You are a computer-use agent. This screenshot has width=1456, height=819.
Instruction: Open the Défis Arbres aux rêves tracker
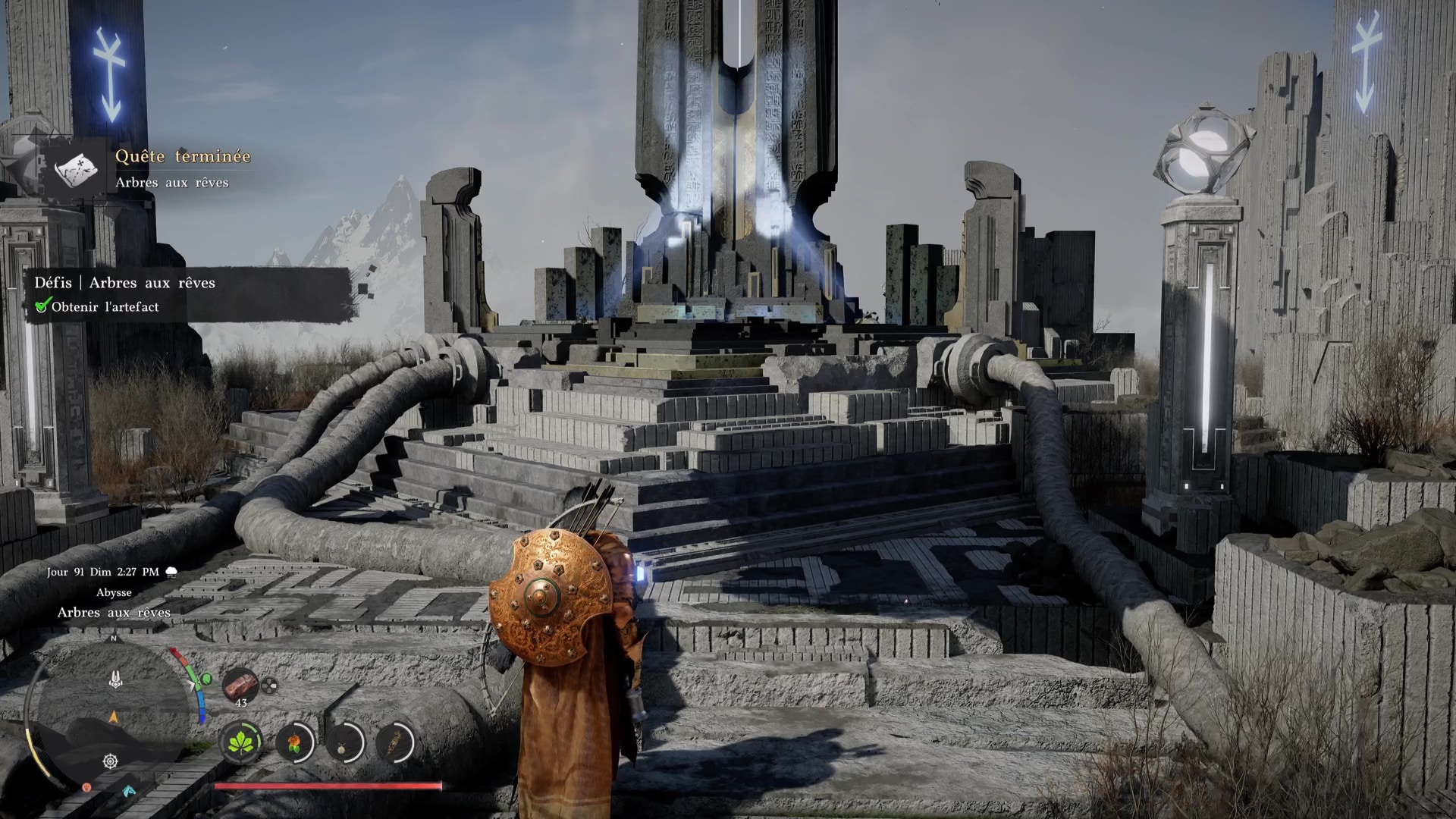point(125,283)
